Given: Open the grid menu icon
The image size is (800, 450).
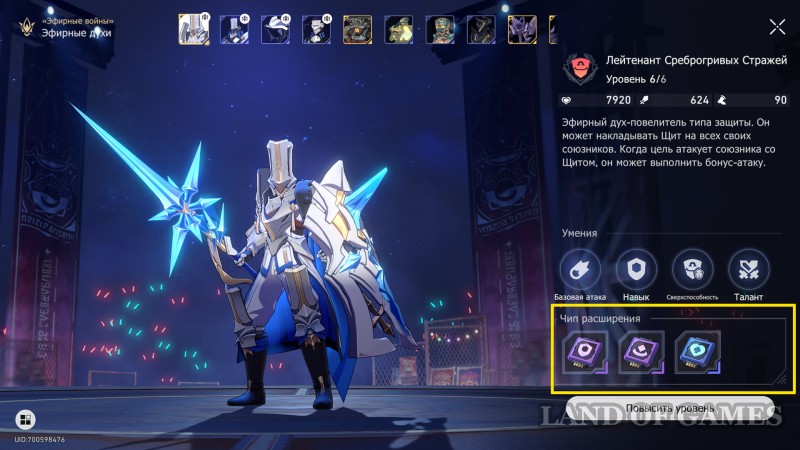Looking at the screenshot, I should 25,418.
